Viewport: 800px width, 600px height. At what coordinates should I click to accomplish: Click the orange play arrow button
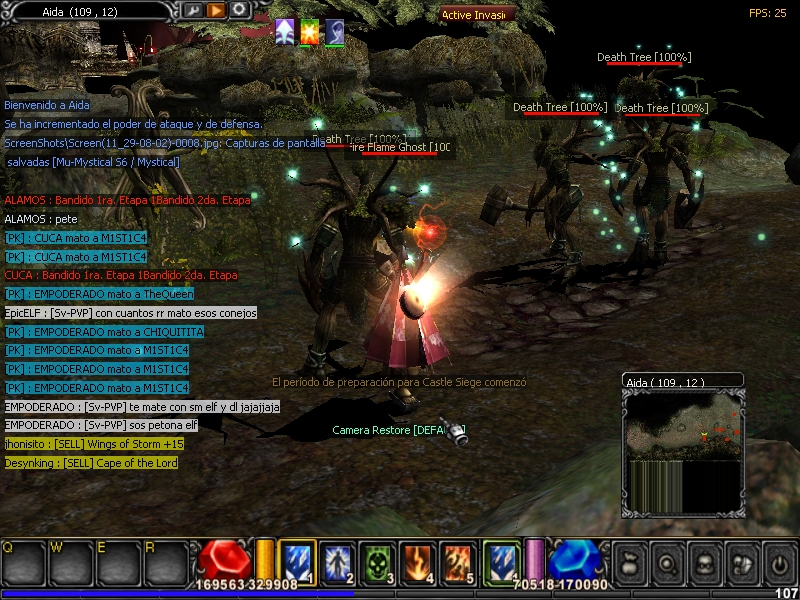216,10
